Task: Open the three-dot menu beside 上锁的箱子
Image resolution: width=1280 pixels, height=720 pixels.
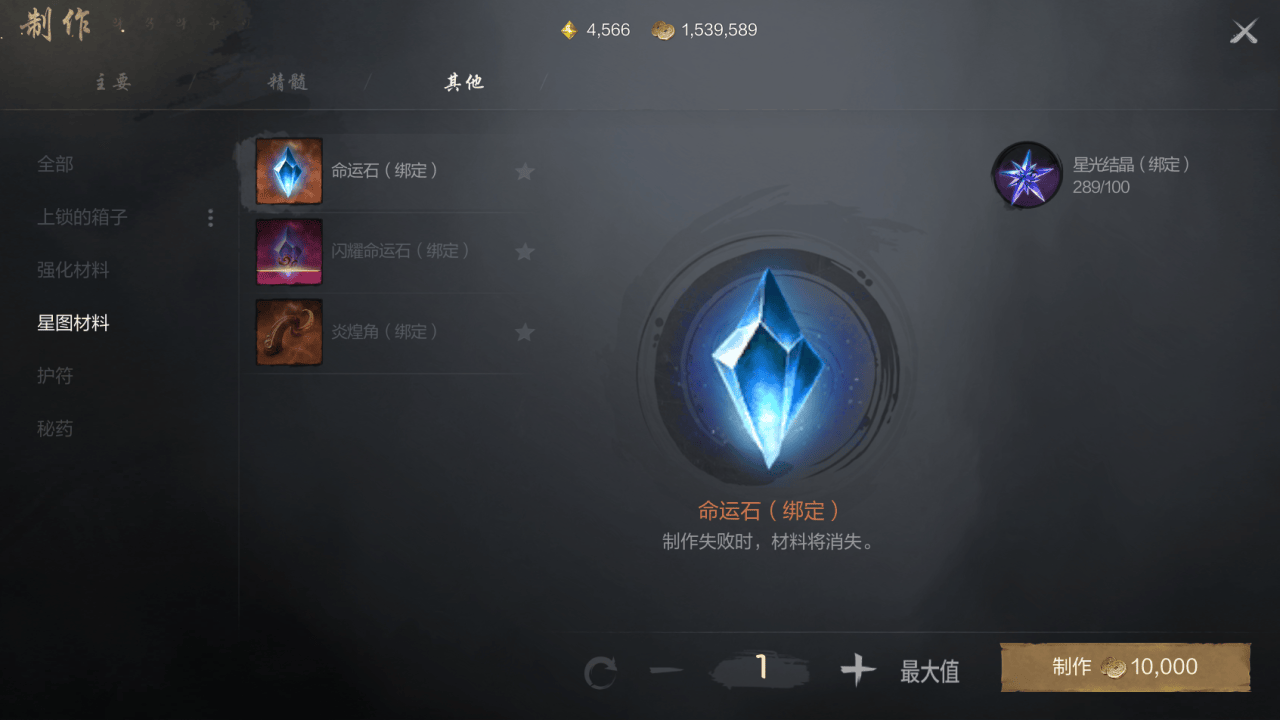Action: [x=210, y=217]
